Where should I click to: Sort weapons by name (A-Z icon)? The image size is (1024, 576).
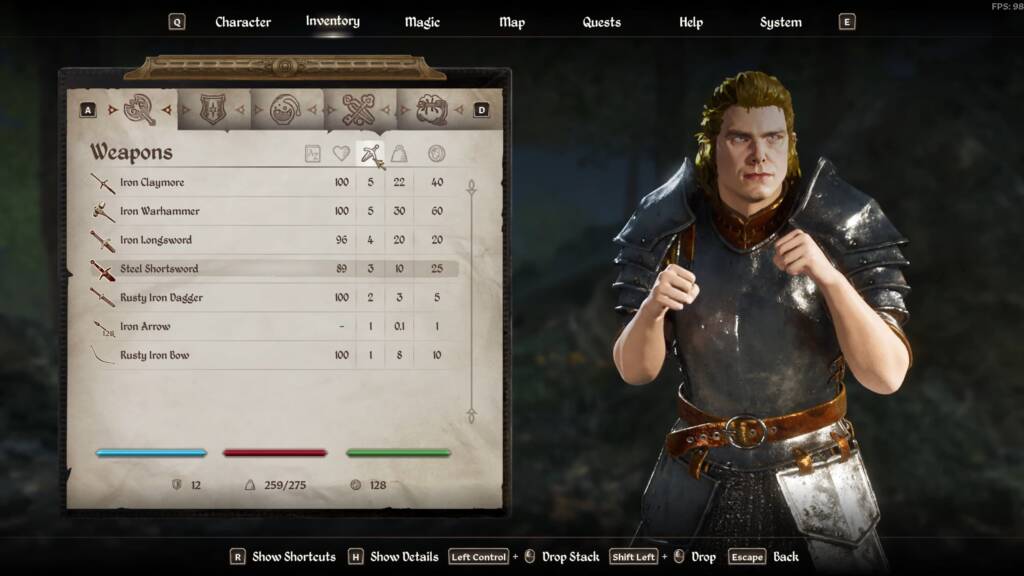313,154
